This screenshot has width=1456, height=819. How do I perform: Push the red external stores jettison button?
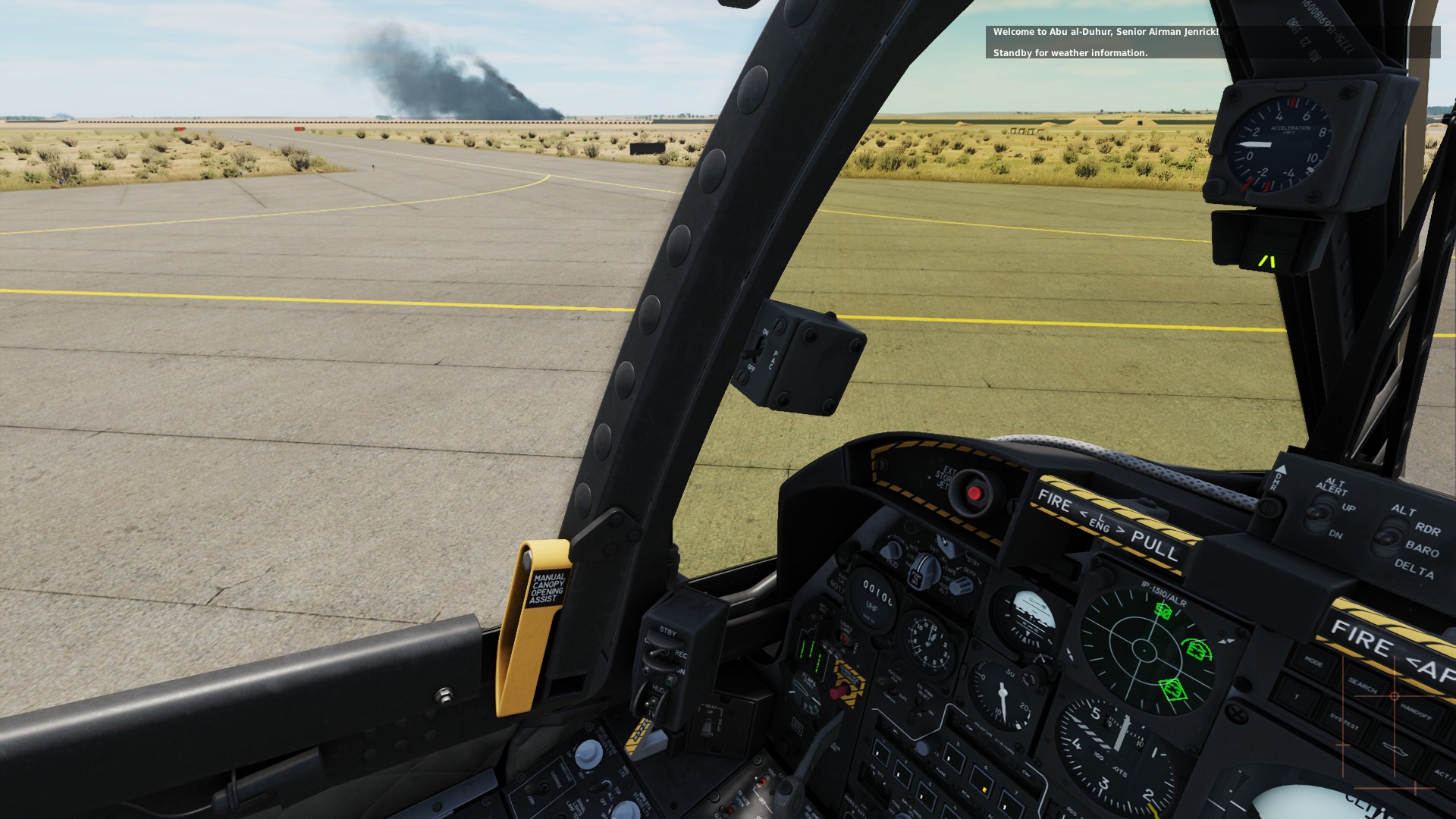click(x=974, y=494)
